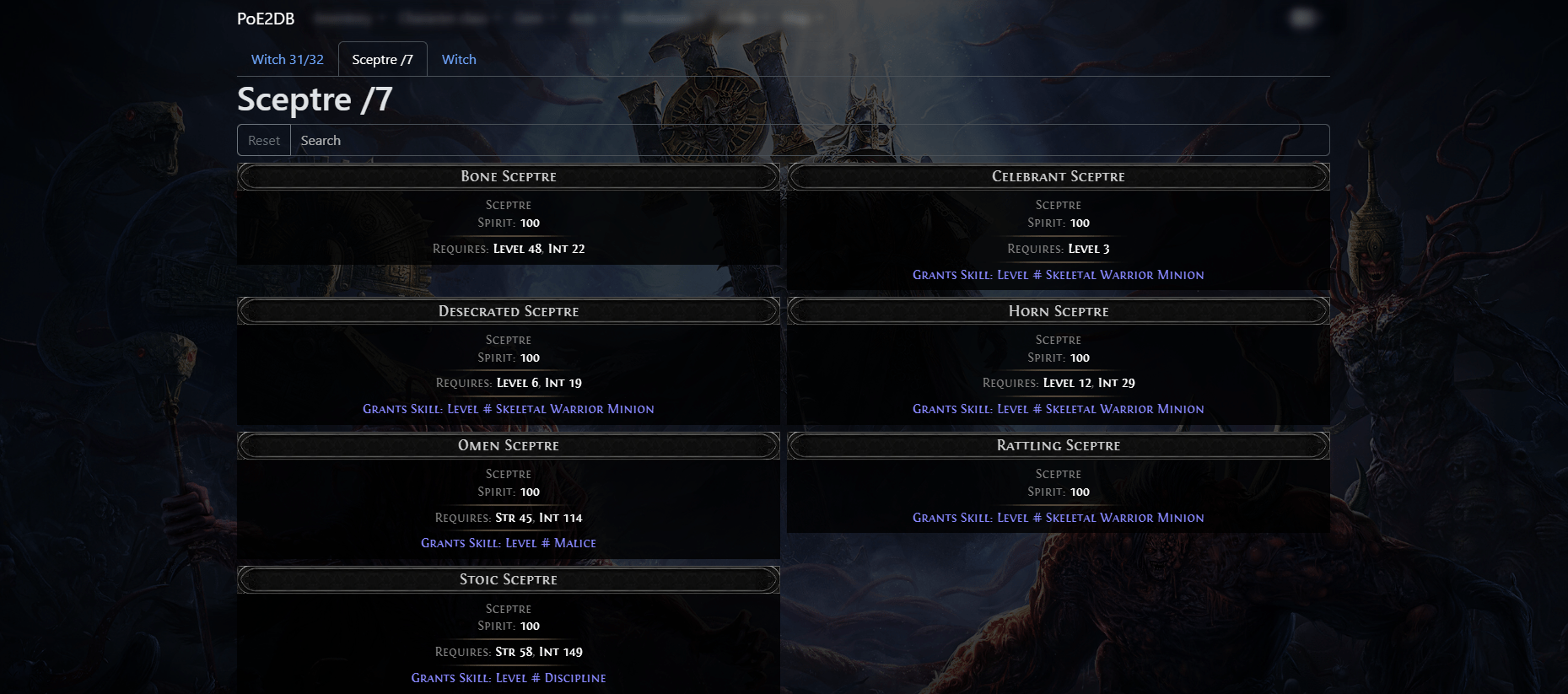The width and height of the screenshot is (1568, 694).
Task: Open the Horn Sceptre item page
Action: (1058, 310)
